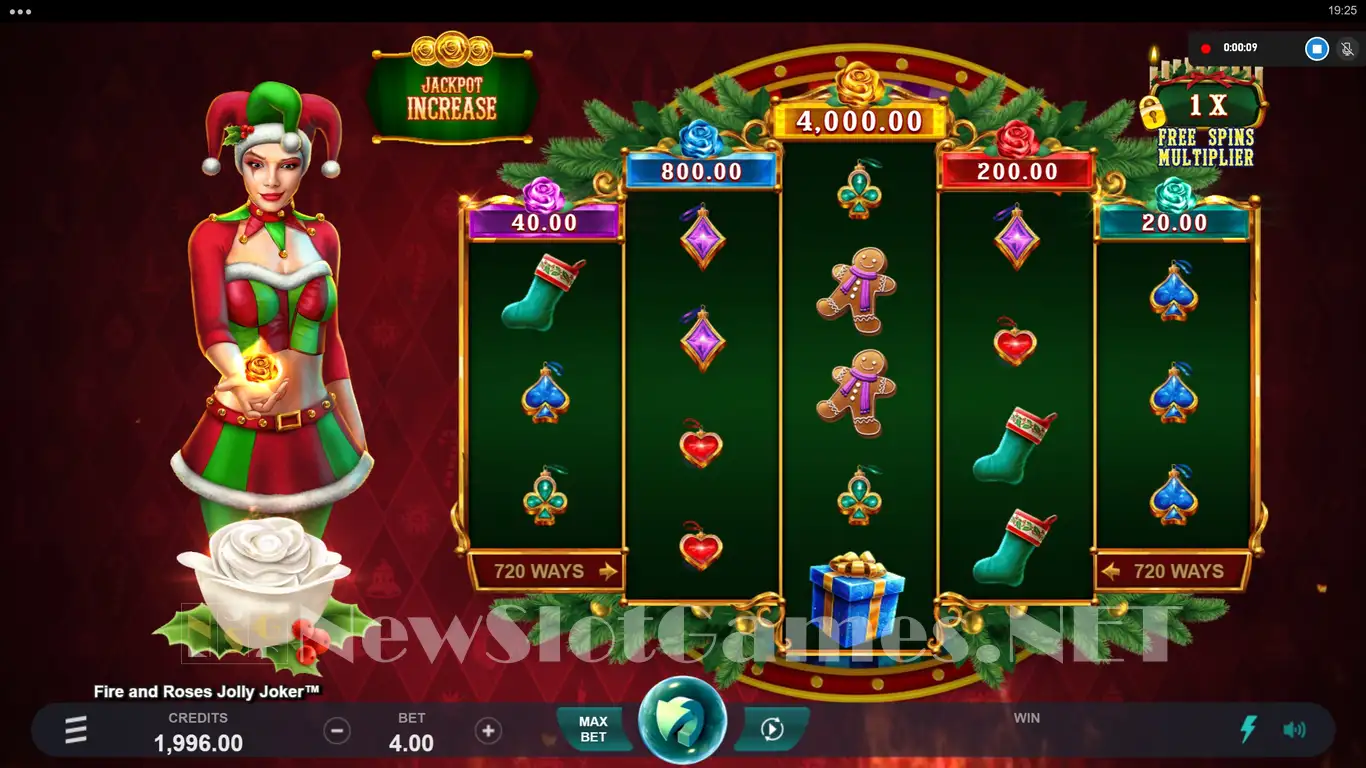Increase the bet with the plus button
This screenshot has height=768, width=1366.
(x=488, y=731)
